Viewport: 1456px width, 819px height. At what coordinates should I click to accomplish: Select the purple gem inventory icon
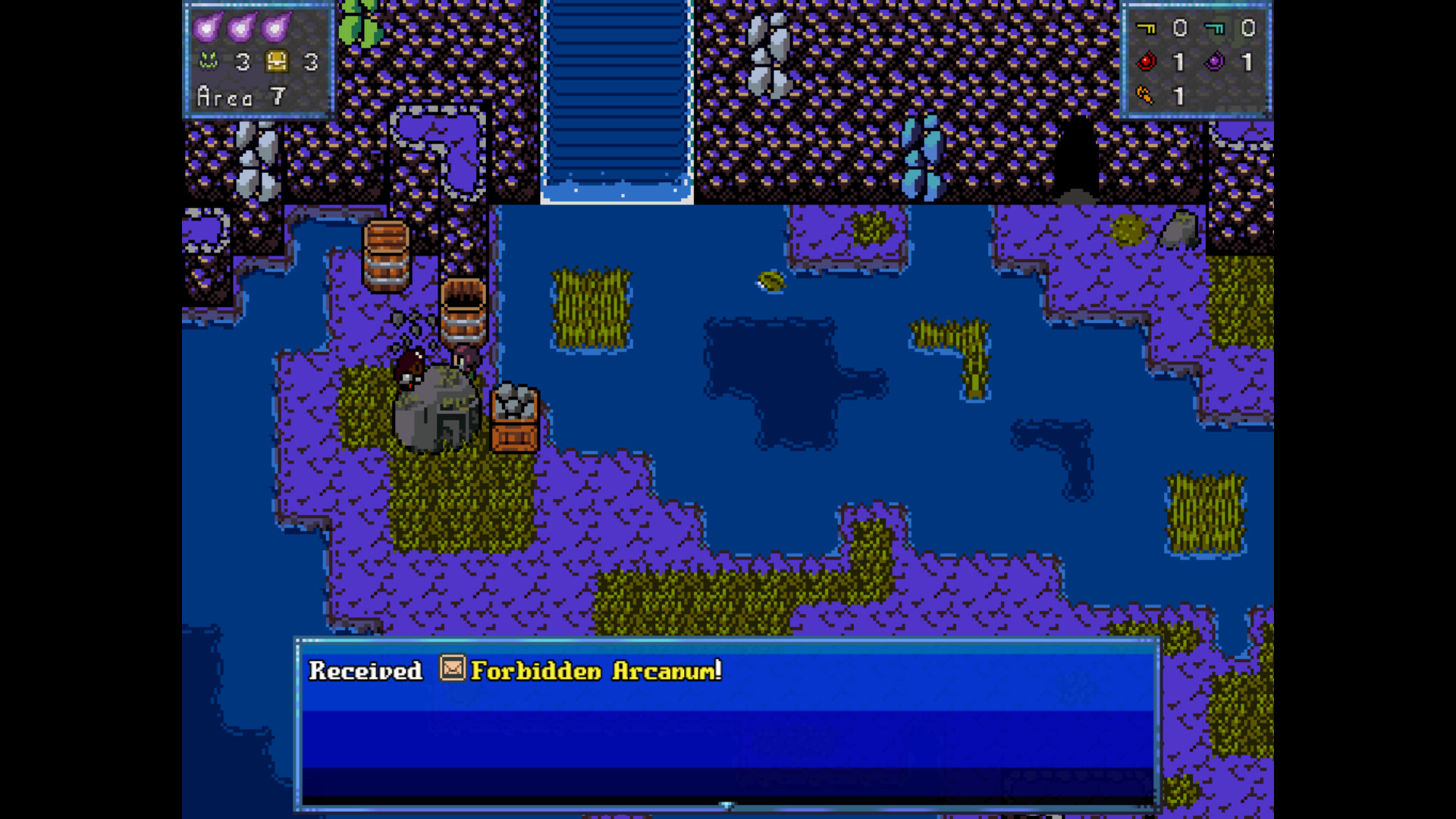[x=1214, y=62]
